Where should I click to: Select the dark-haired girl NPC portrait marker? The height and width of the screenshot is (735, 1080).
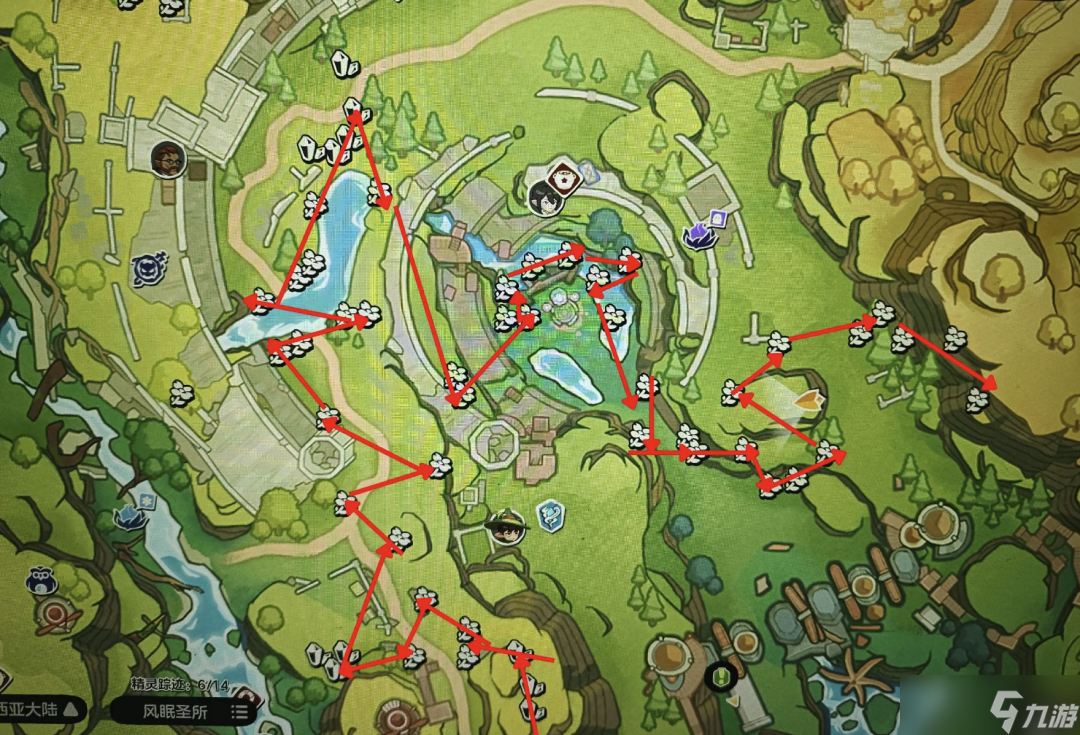pos(546,199)
